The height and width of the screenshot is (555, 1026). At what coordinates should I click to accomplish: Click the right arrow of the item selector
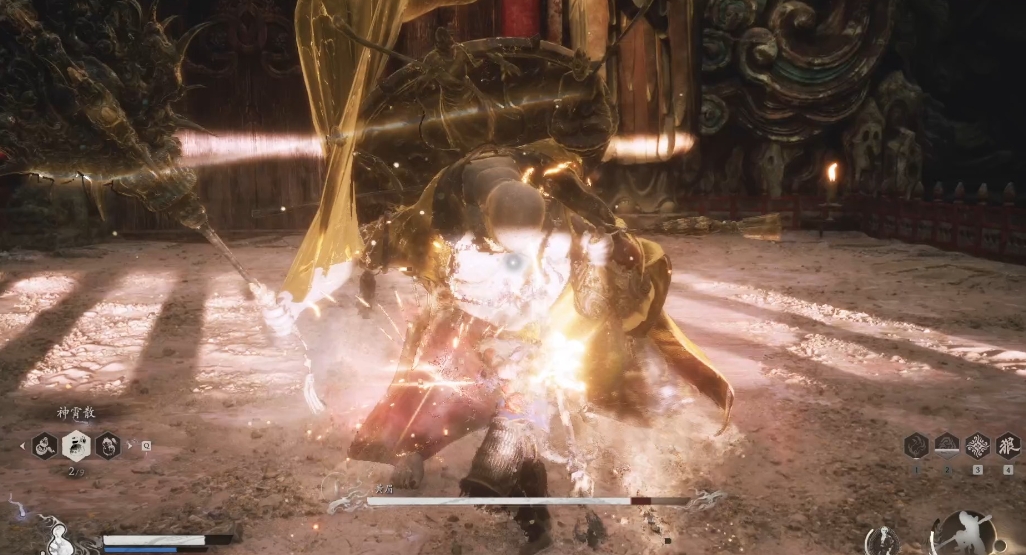(130, 446)
